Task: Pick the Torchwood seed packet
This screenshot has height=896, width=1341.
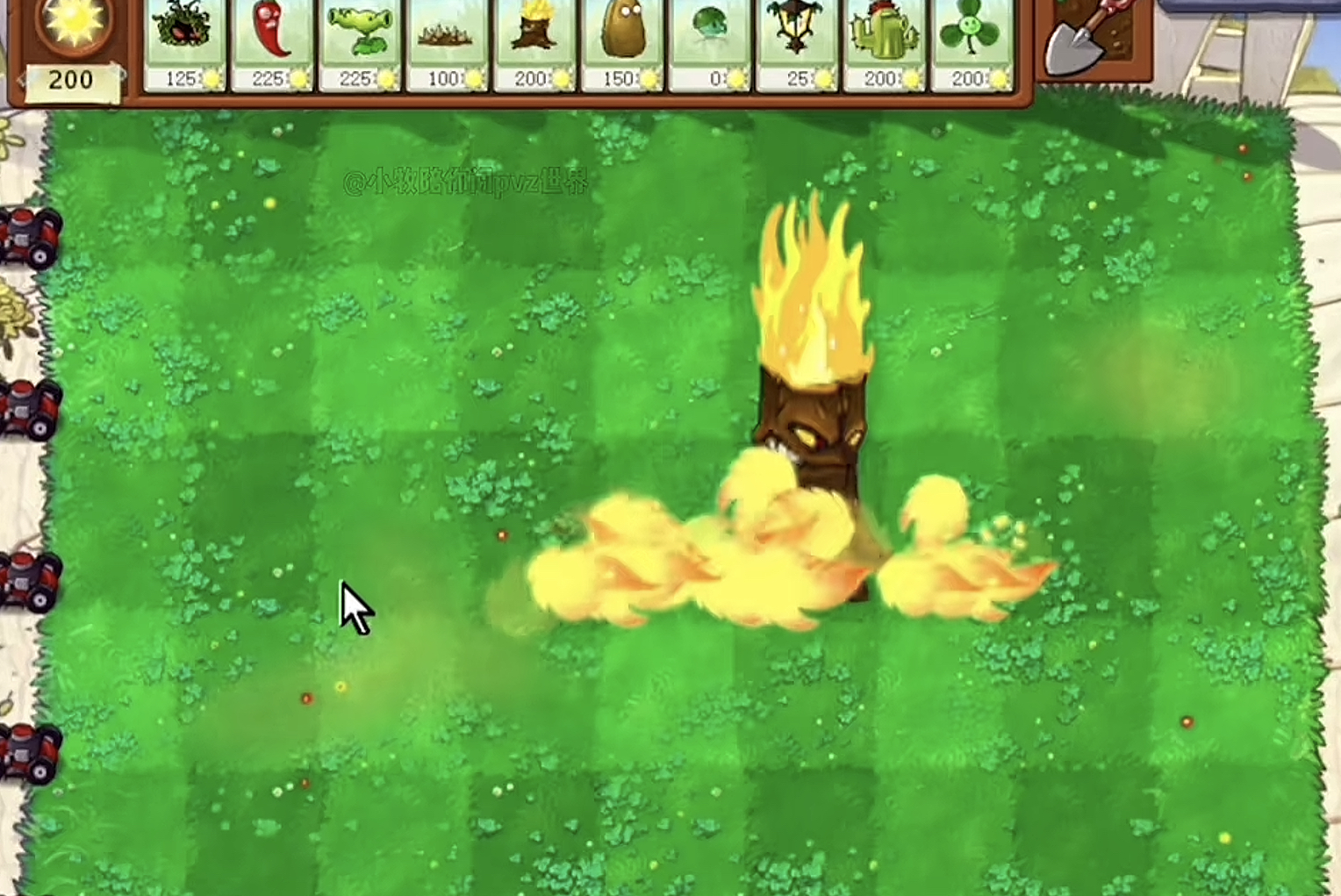Action: 534,42
